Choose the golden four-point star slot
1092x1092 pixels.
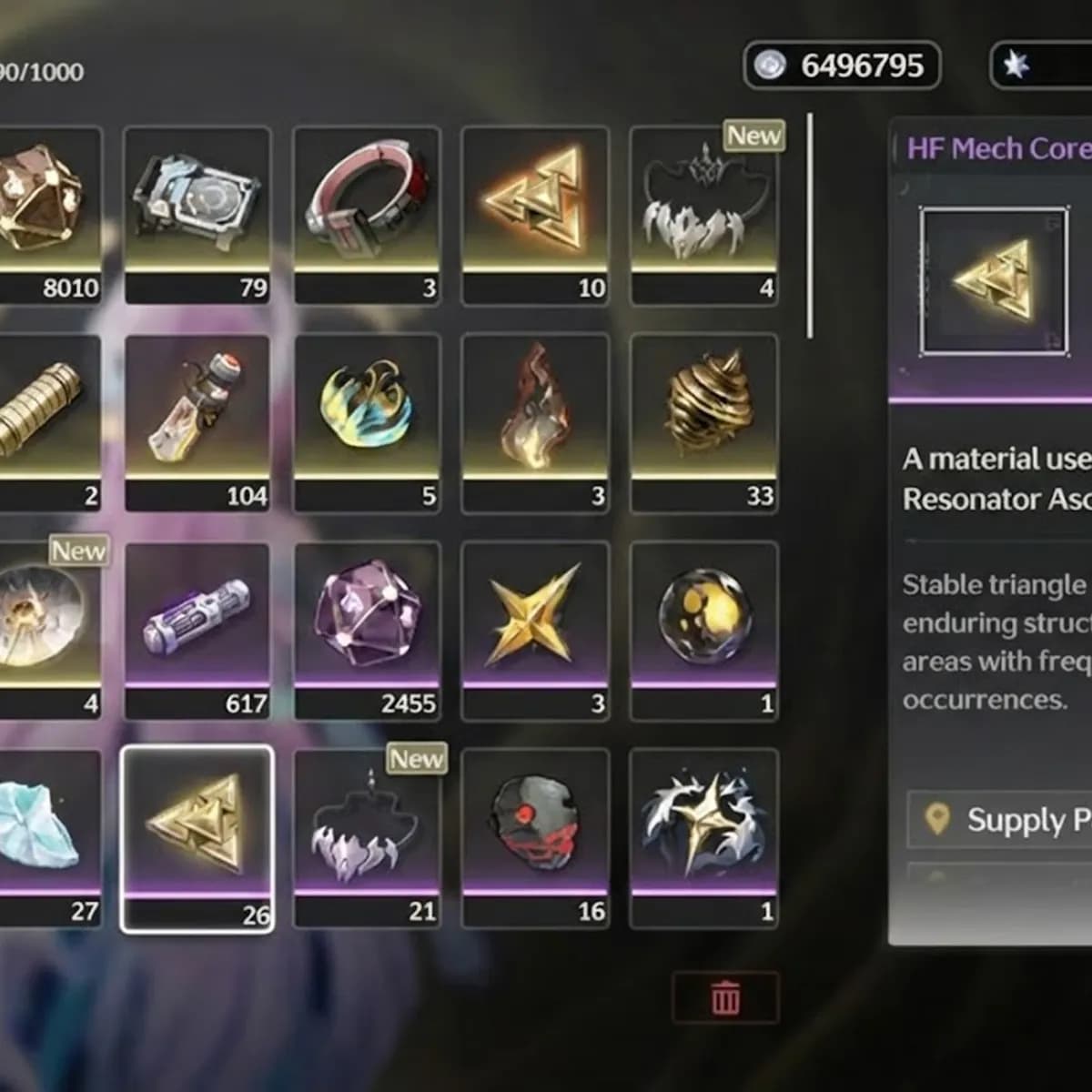(535, 630)
